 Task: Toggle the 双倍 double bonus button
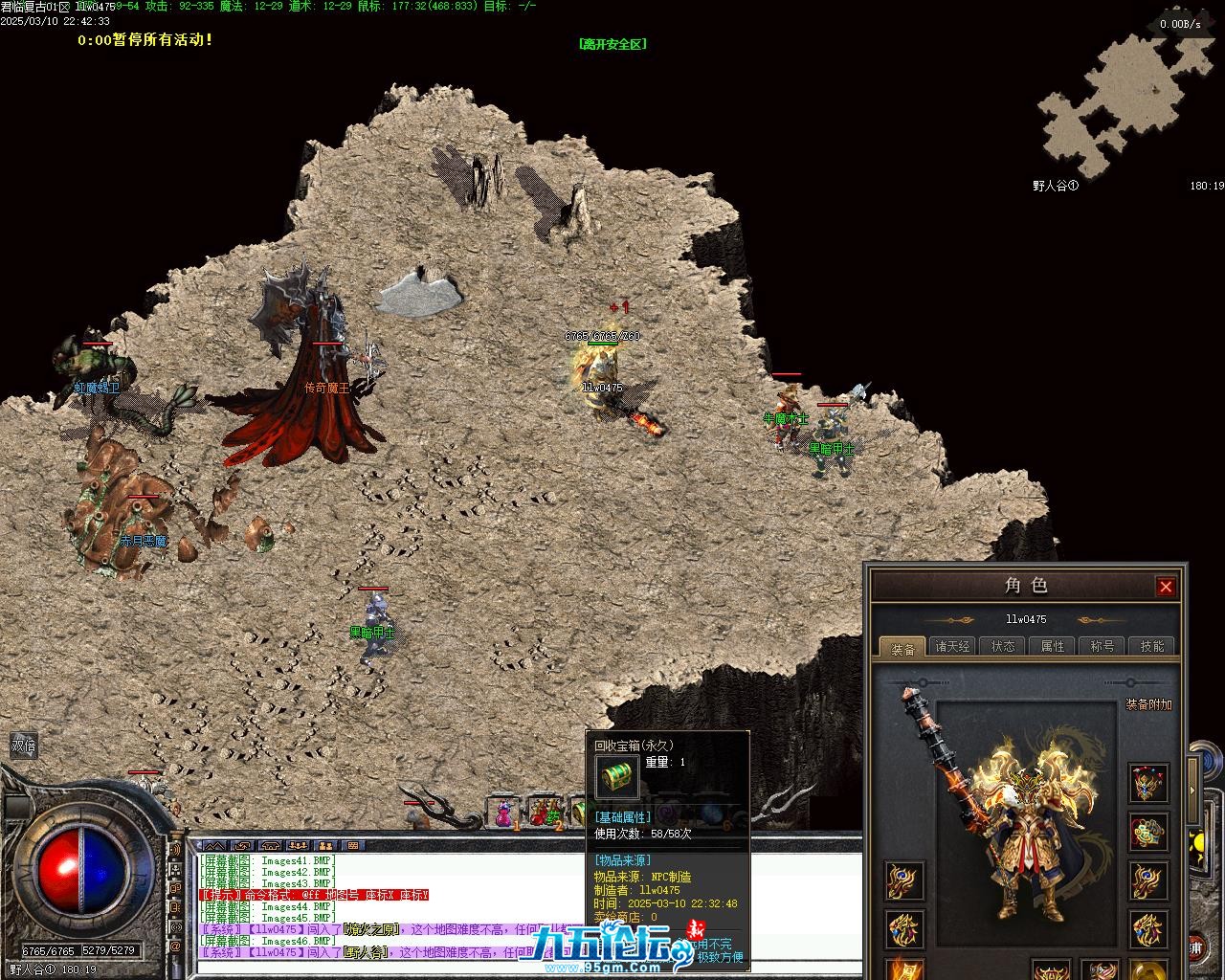tap(23, 746)
